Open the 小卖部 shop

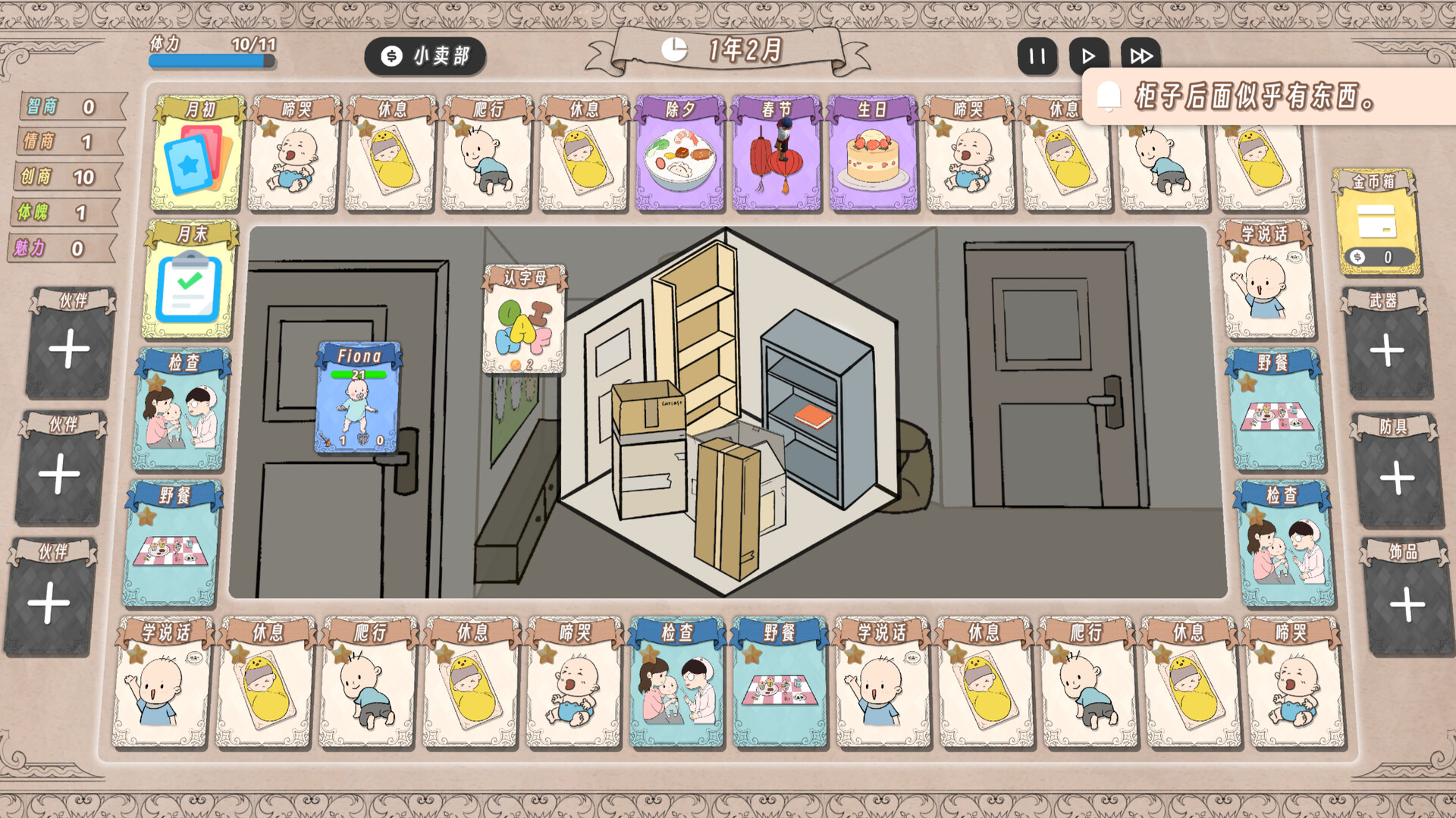pos(425,55)
